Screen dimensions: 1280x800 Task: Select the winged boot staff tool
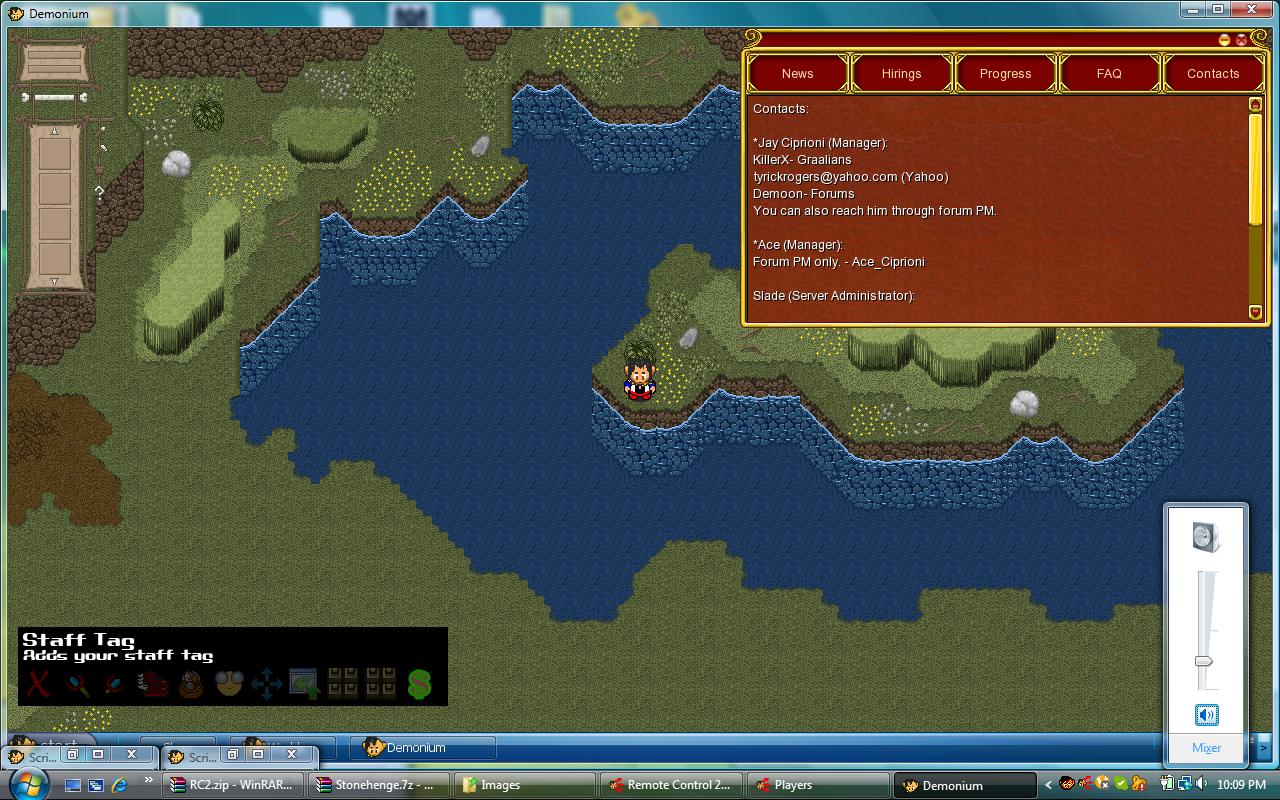(x=152, y=684)
